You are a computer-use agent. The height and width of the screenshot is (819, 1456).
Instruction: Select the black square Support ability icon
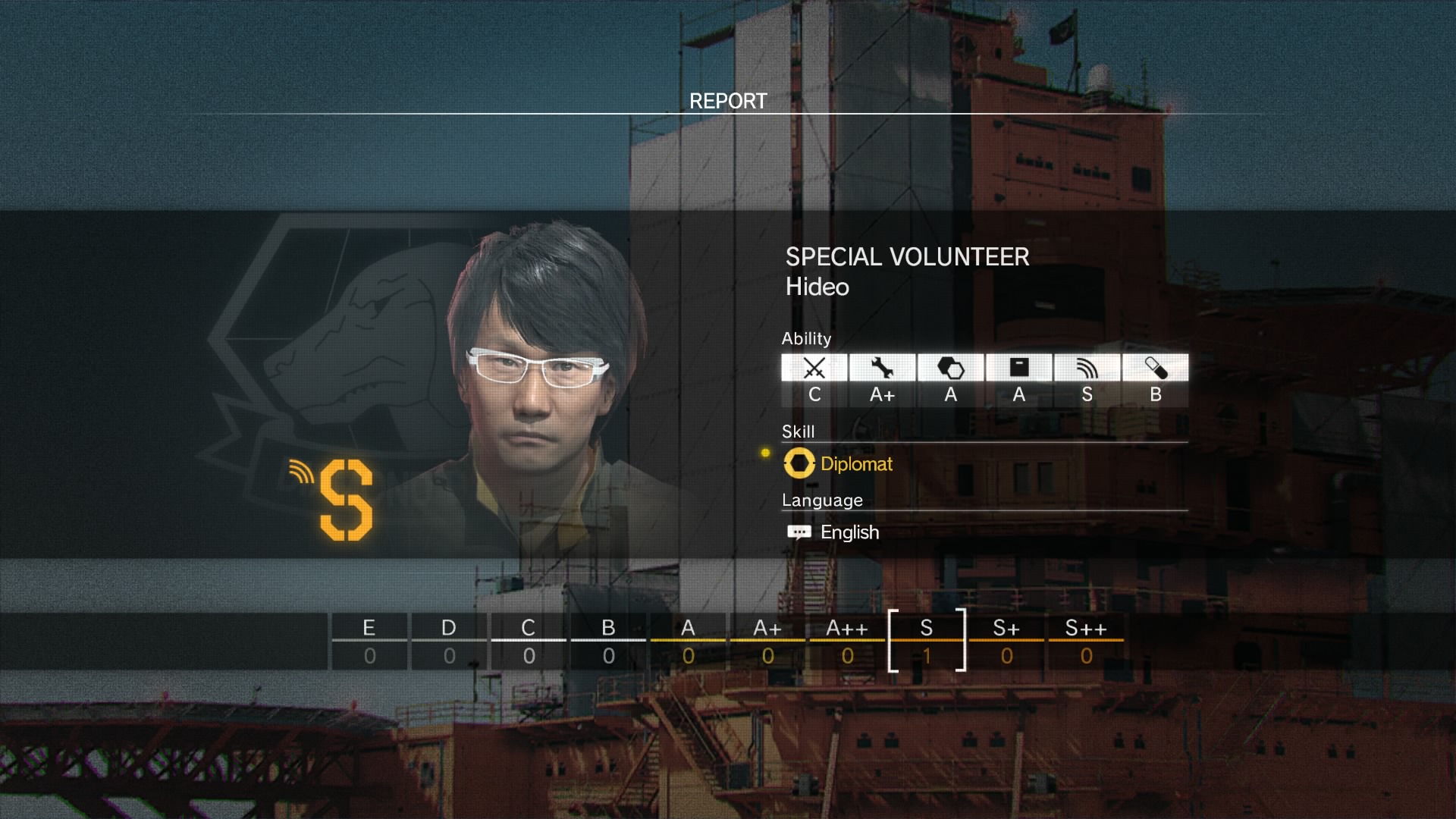tap(1018, 369)
